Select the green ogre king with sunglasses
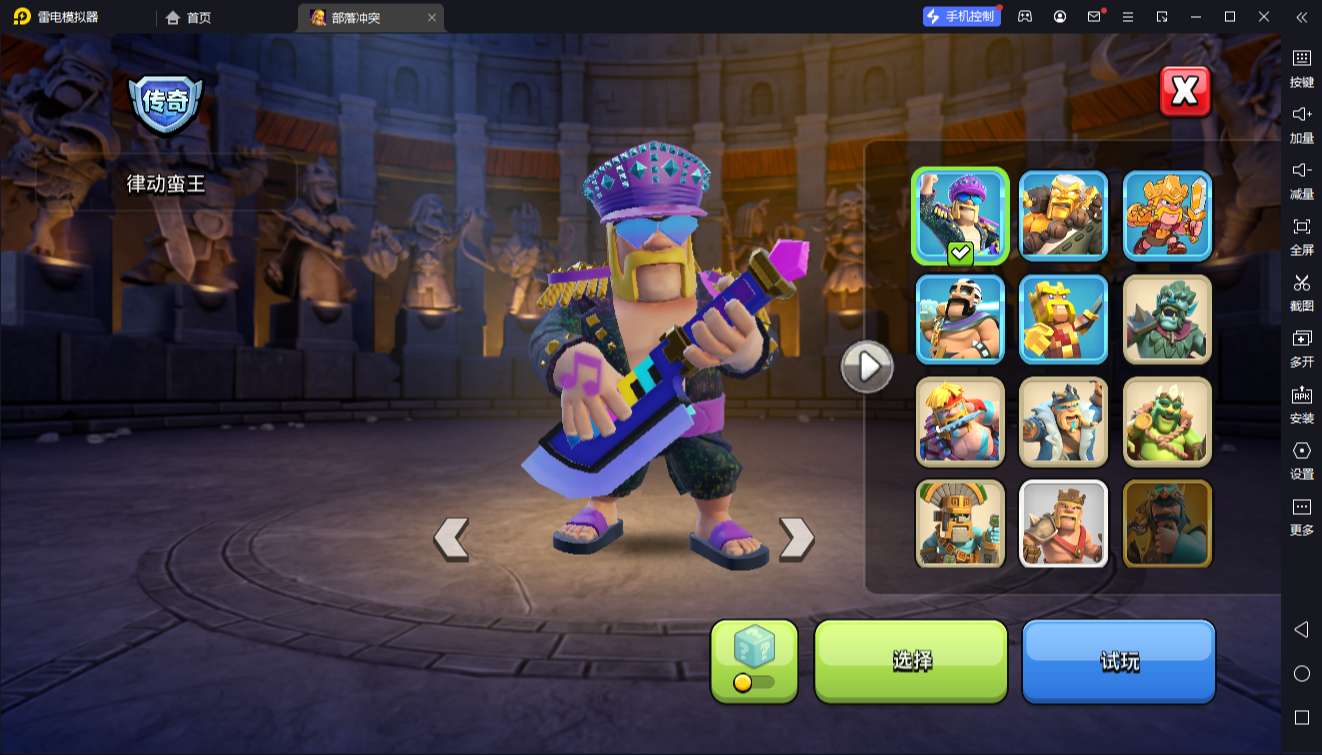Viewport: 1322px width, 755px height. (1167, 422)
